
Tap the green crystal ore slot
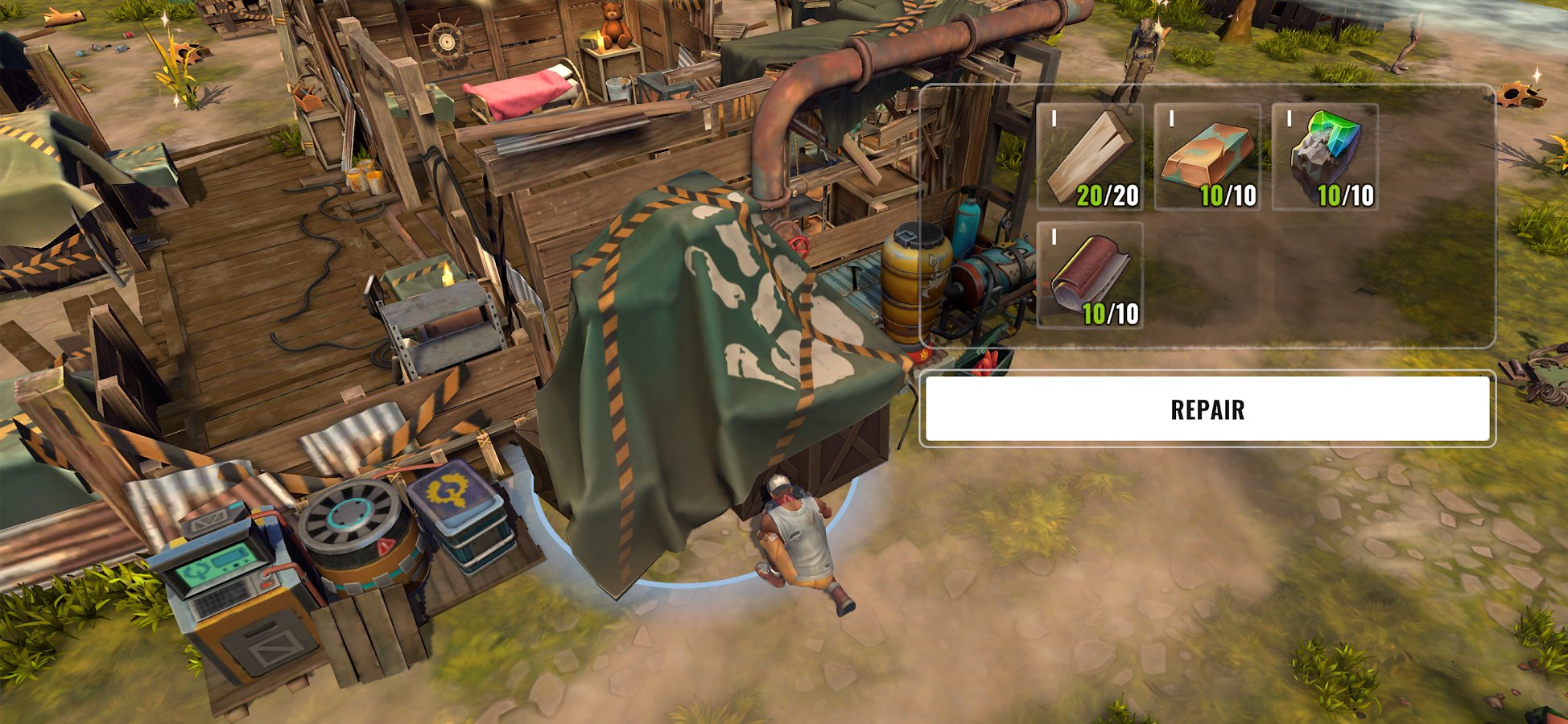pos(1325,158)
